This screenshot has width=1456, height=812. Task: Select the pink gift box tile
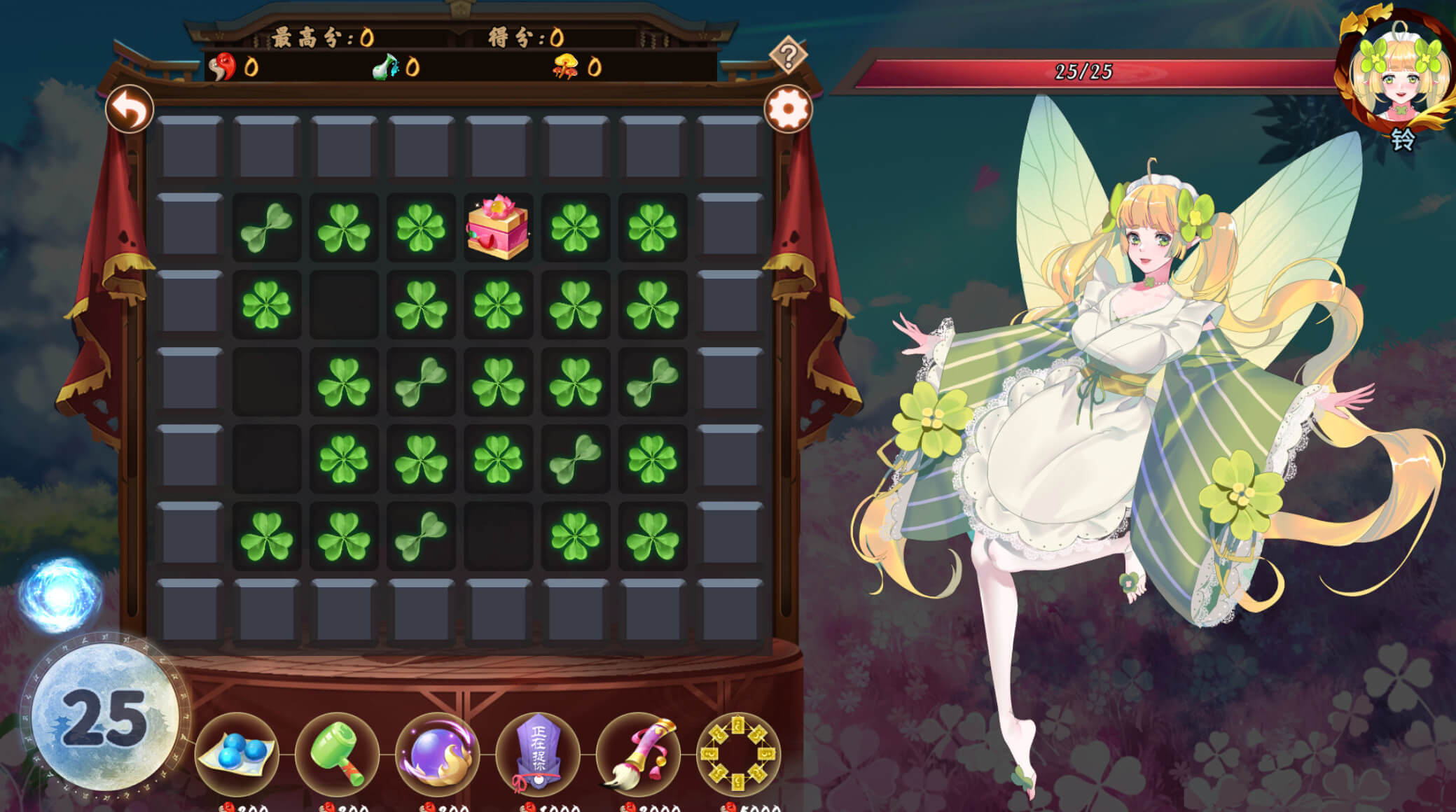(x=498, y=227)
